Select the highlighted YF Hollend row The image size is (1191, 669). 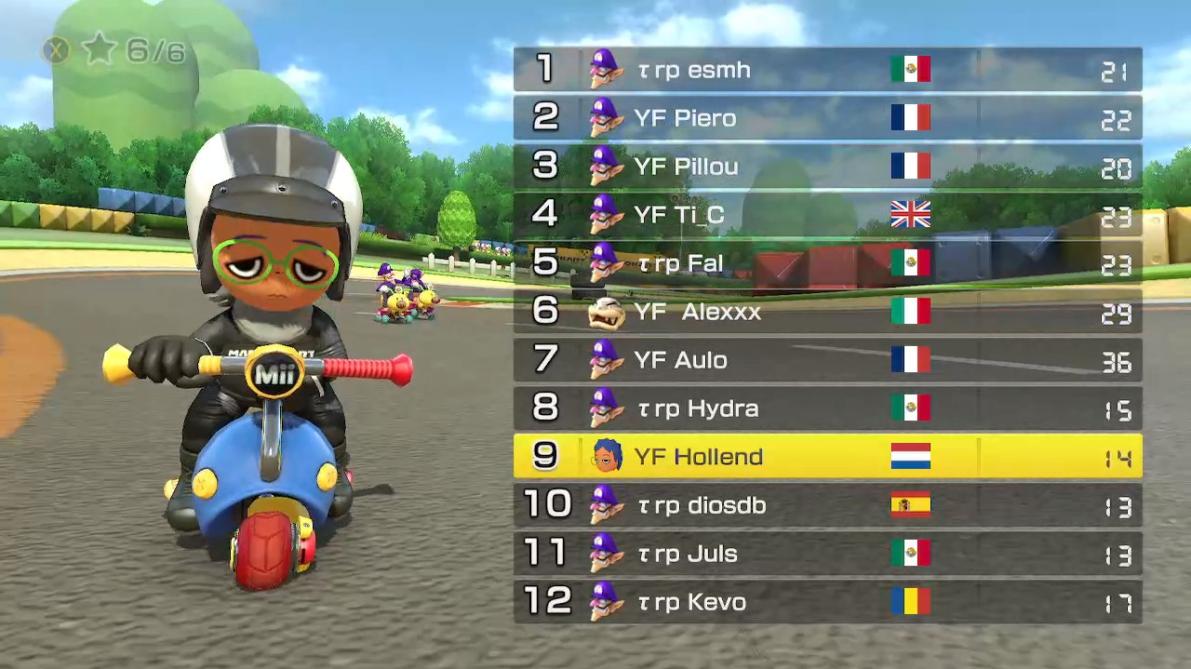pyautogui.click(x=827, y=456)
